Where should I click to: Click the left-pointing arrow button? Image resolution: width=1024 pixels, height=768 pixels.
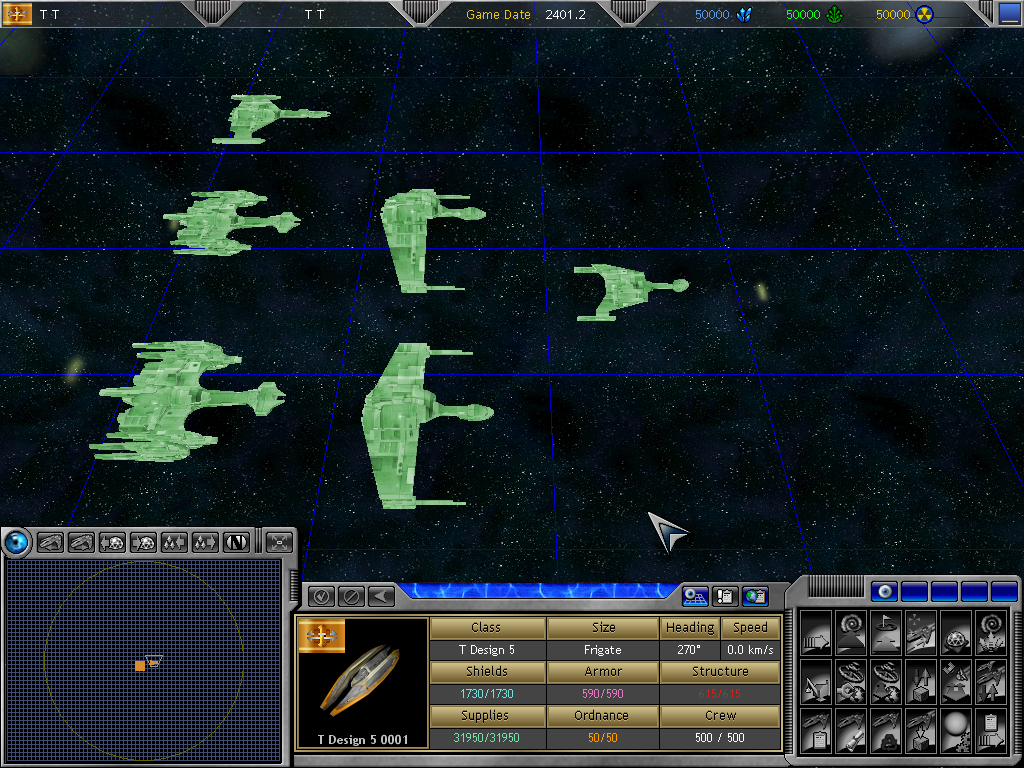380,597
